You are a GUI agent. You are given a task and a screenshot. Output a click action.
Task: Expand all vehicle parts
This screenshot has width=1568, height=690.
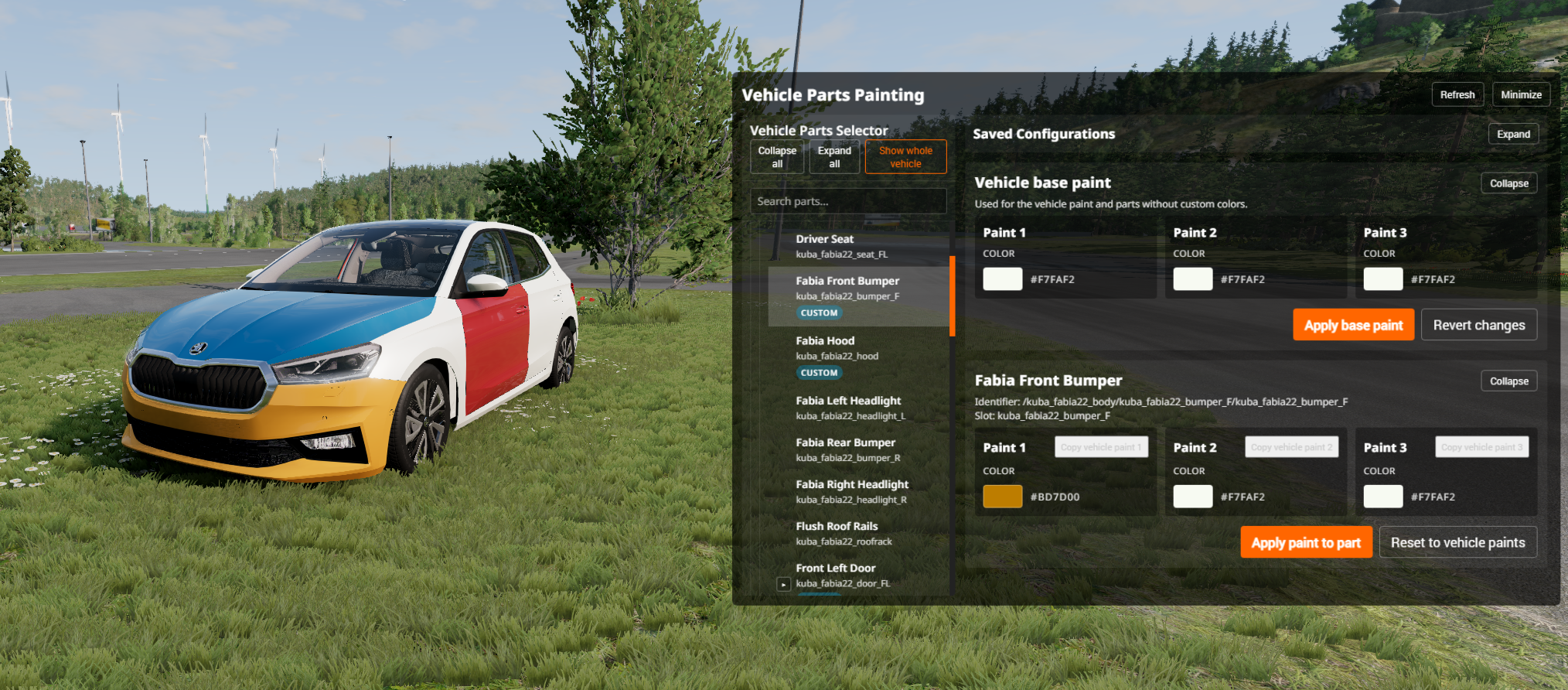[834, 157]
